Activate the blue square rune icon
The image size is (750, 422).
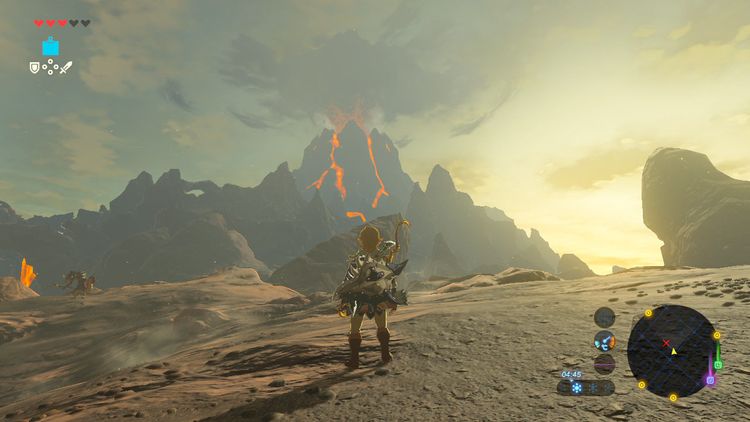coord(50,46)
